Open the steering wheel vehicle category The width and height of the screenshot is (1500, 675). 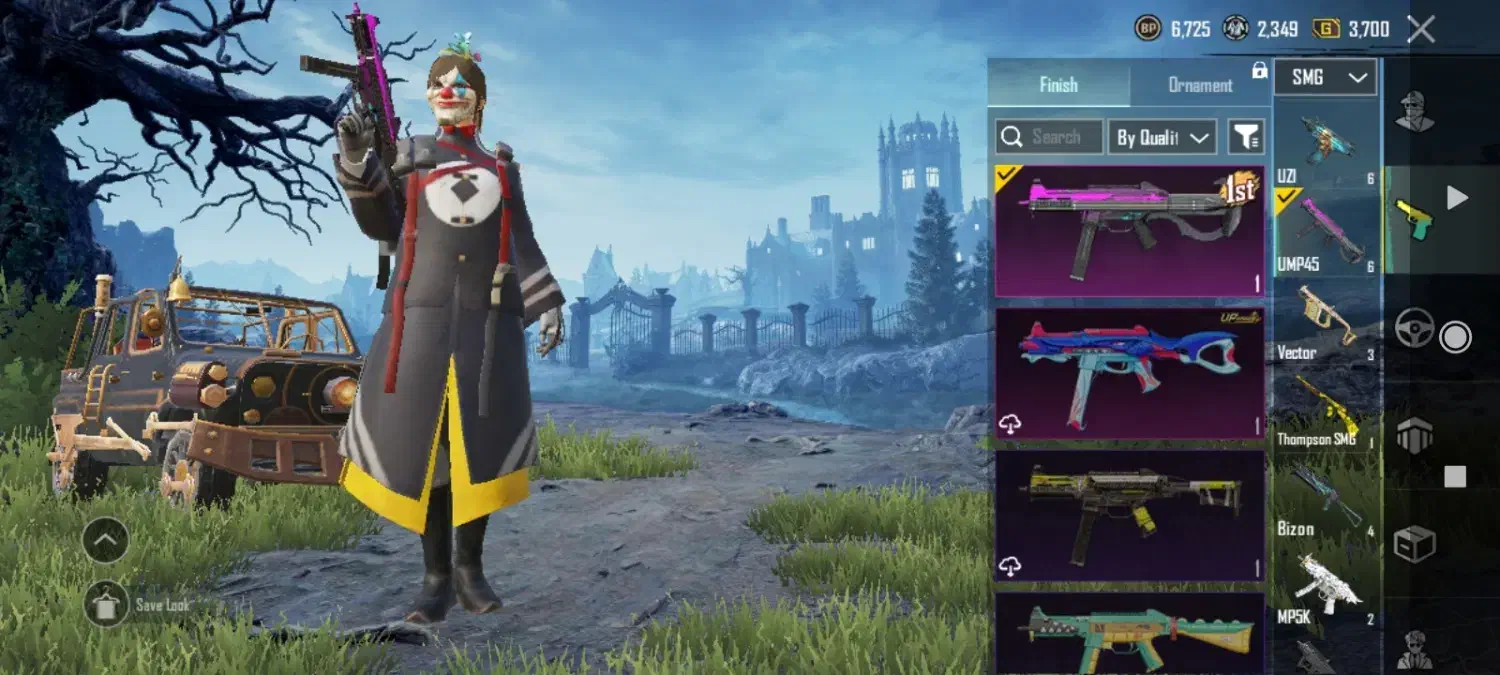[x=1414, y=329]
